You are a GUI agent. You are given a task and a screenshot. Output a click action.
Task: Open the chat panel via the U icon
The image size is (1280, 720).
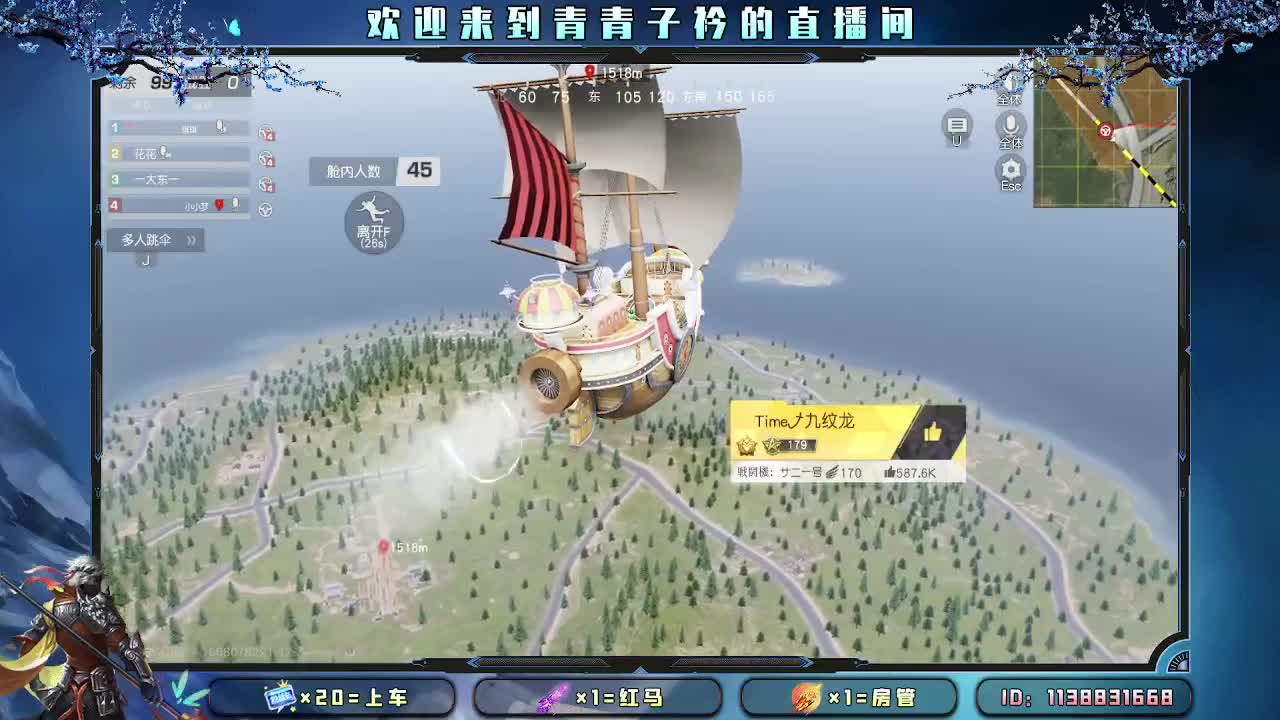click(956, 125)
